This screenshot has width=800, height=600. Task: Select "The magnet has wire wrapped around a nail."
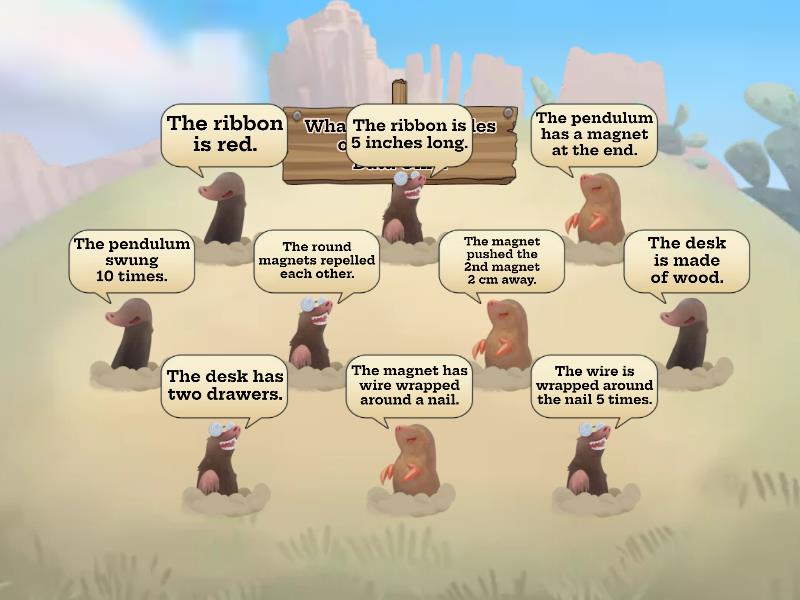point(409,385)
